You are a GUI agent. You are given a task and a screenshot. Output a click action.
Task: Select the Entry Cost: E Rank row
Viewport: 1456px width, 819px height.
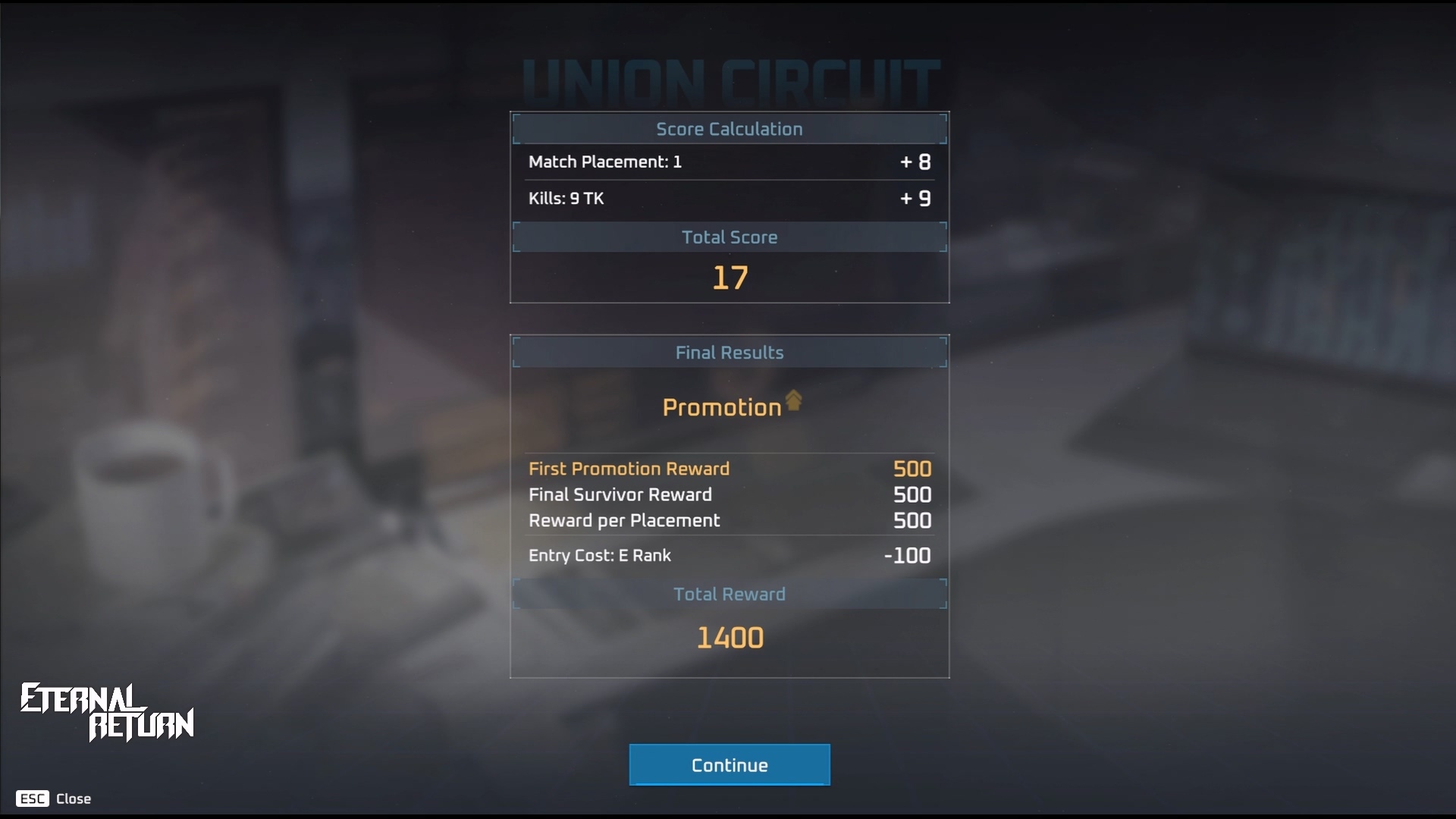(728, 555)
